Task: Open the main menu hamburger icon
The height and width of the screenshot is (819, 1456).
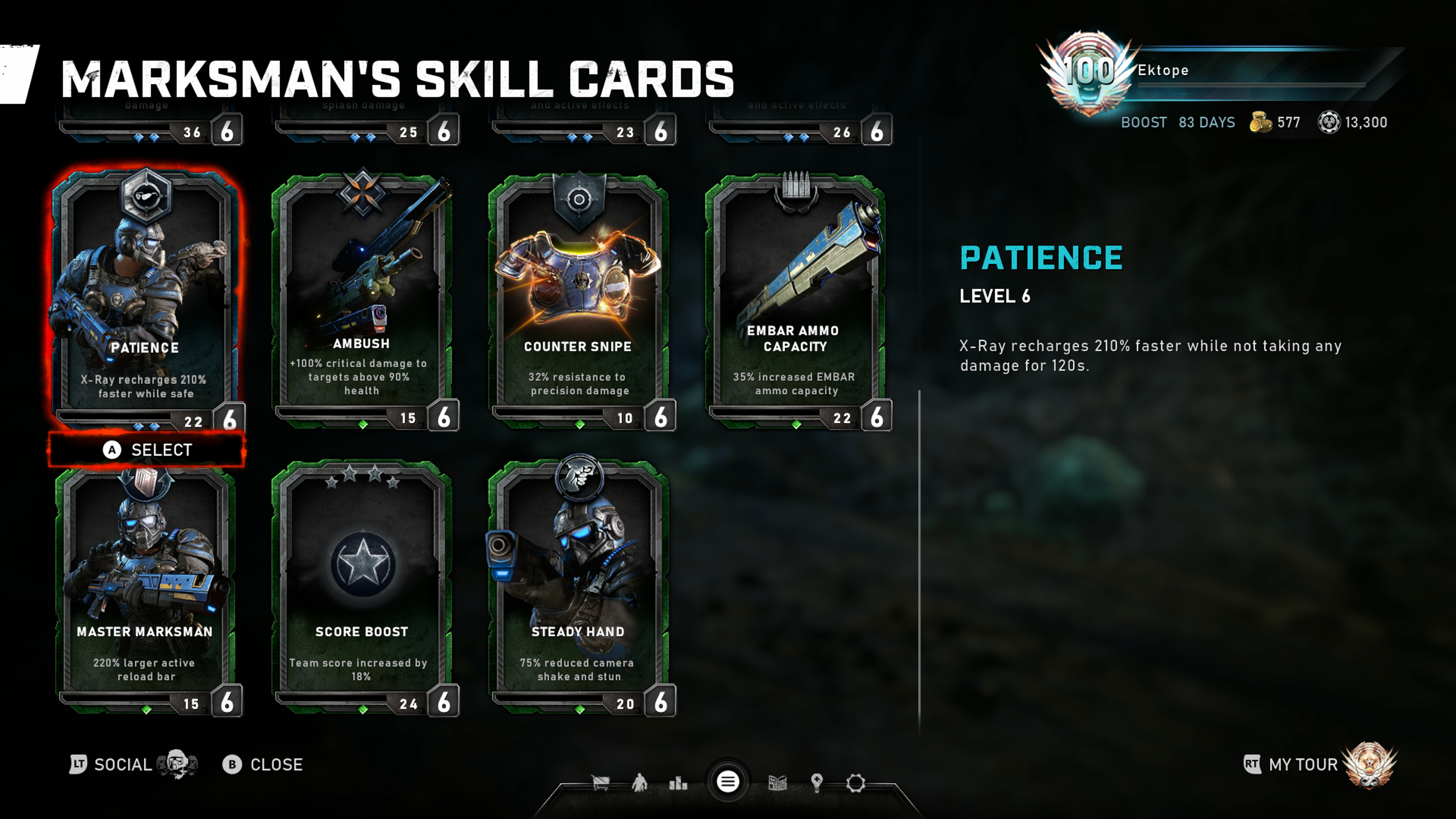Action: 728,782
